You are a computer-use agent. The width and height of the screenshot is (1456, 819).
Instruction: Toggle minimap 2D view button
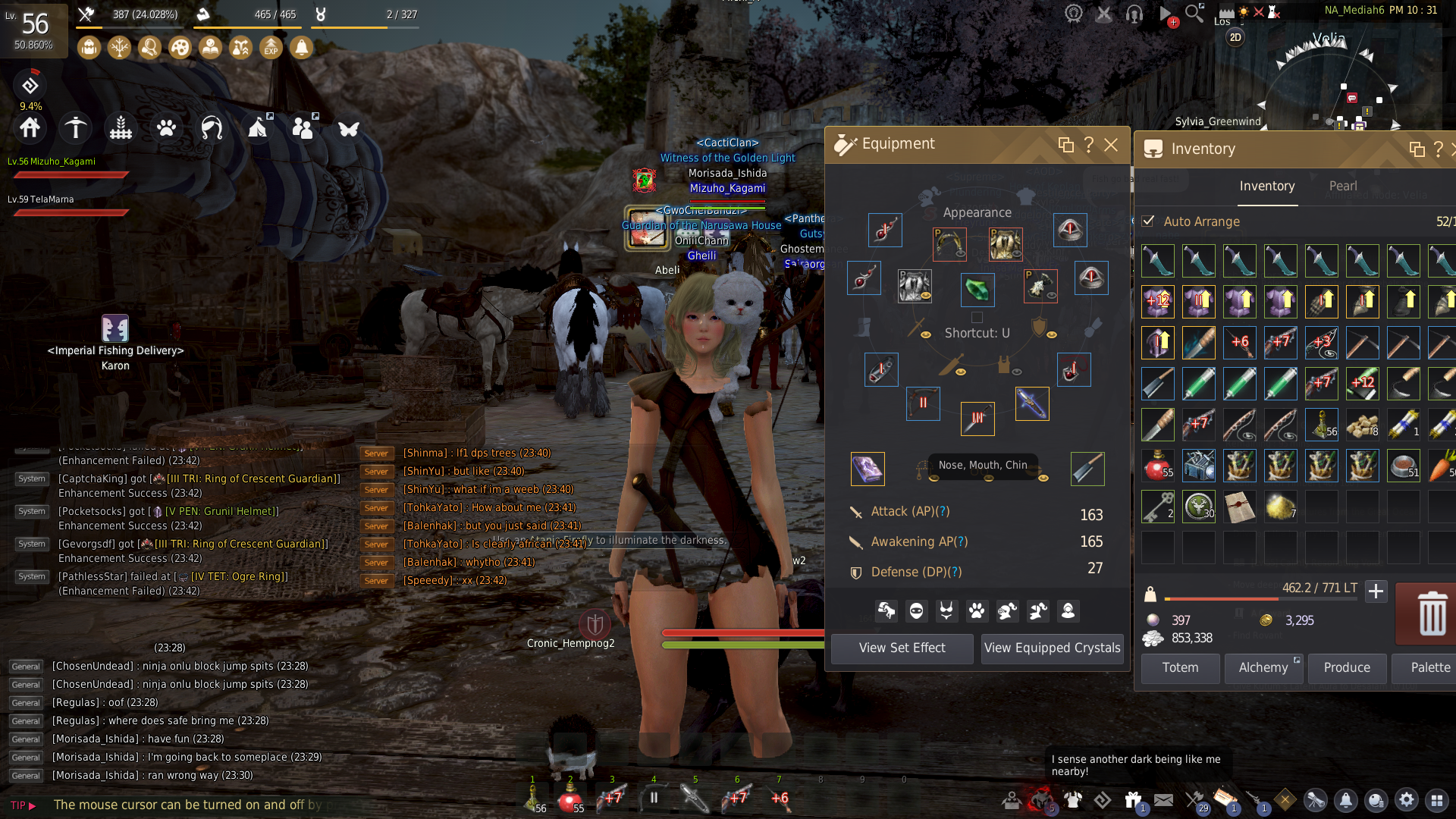coord(1235,38)
